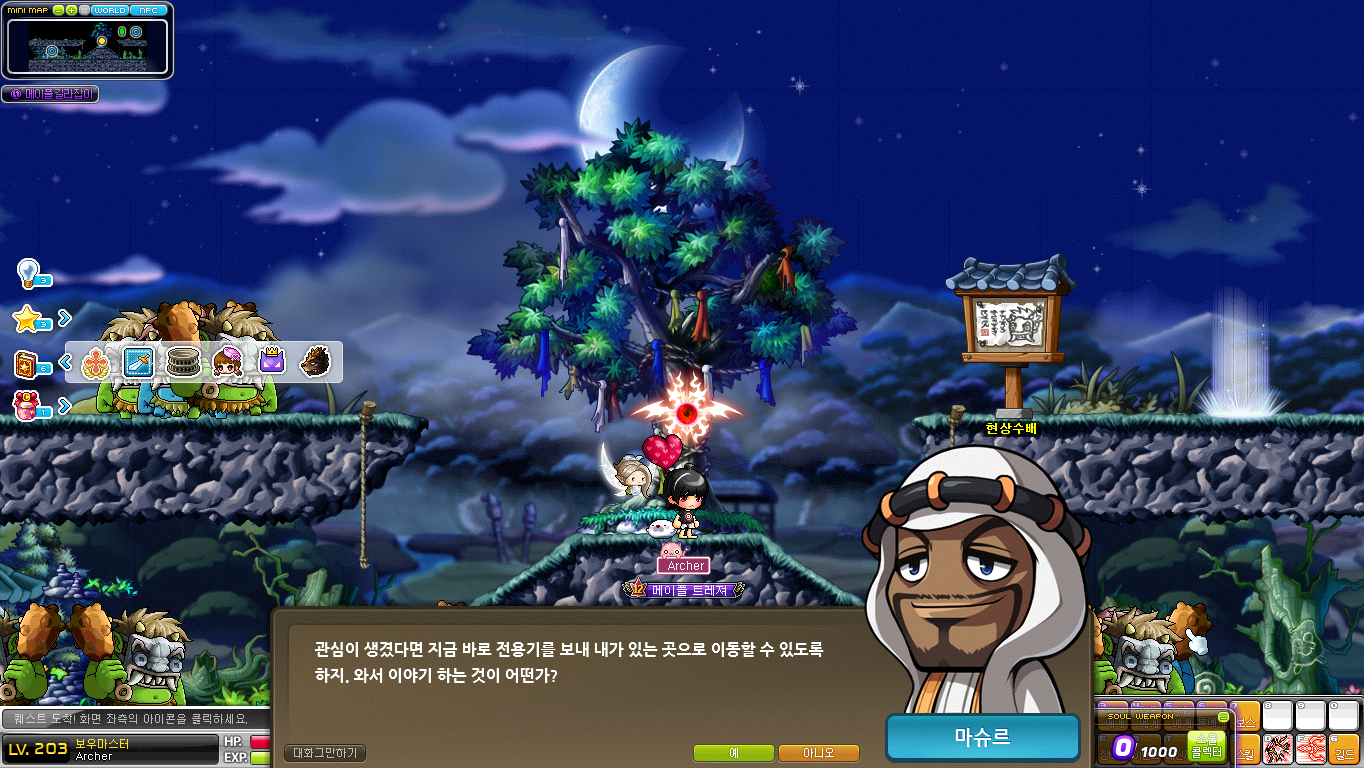
Task: Open the WORLD map from minimap
Action: click(109, 10)
